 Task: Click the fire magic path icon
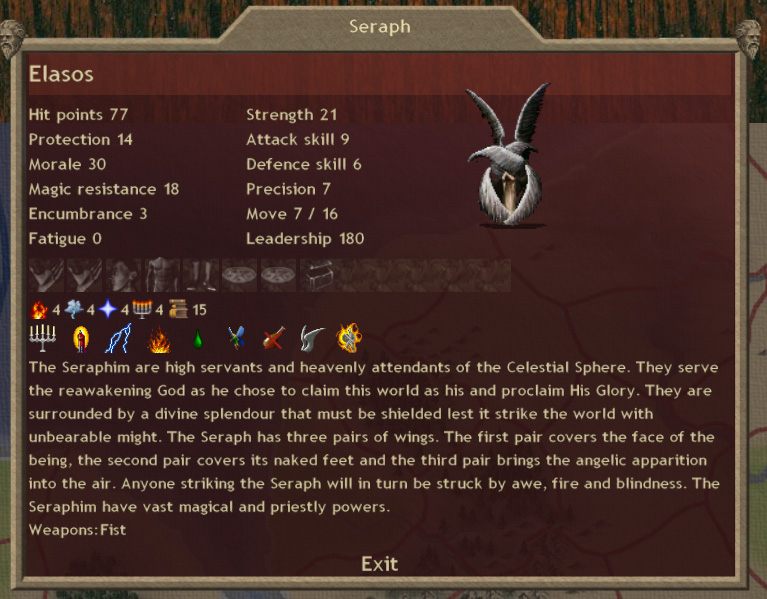point(40,309)
